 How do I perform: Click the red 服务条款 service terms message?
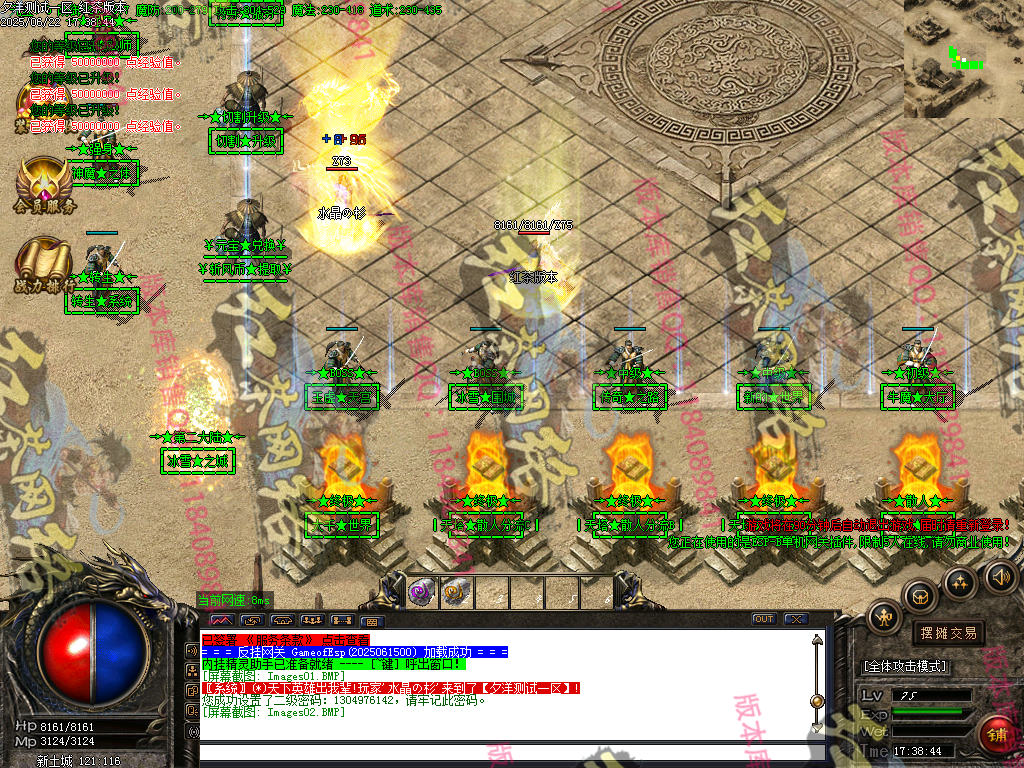click(285, 639)
